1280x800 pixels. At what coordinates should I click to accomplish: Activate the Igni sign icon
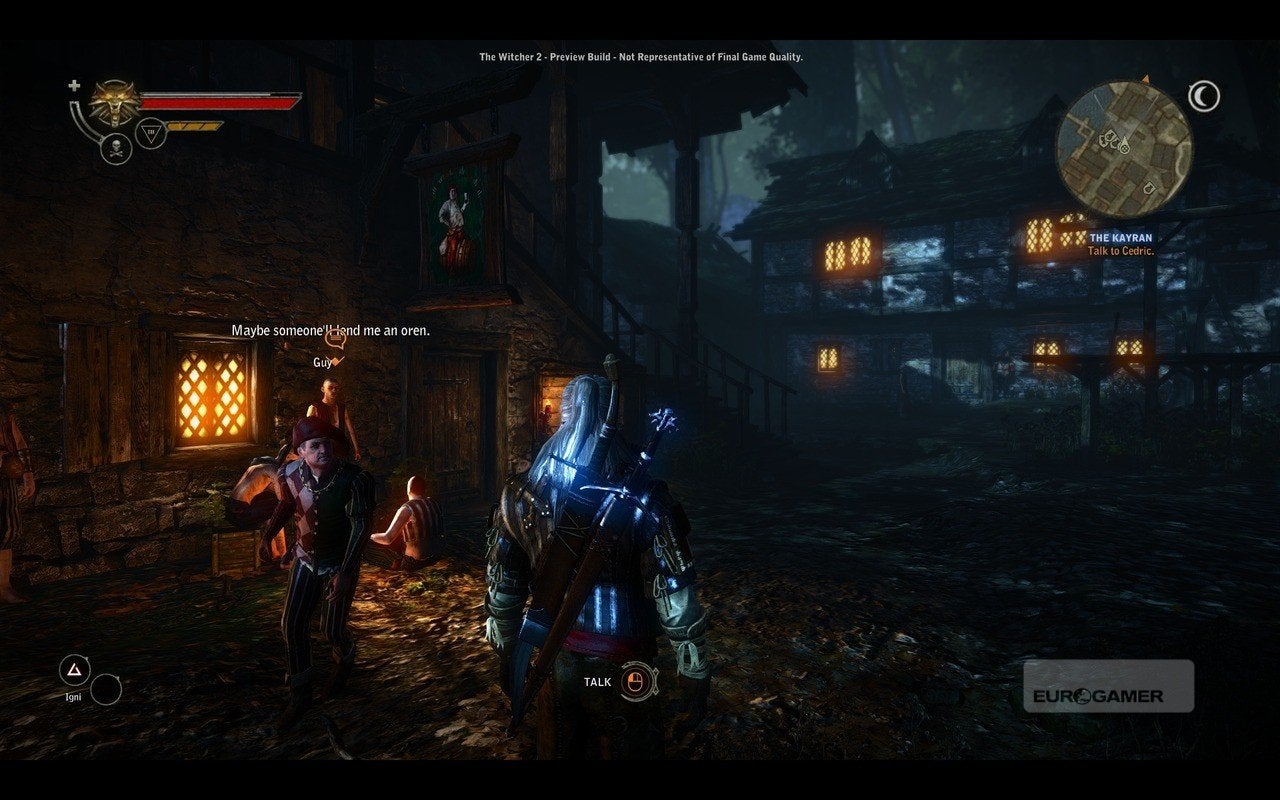74,669
